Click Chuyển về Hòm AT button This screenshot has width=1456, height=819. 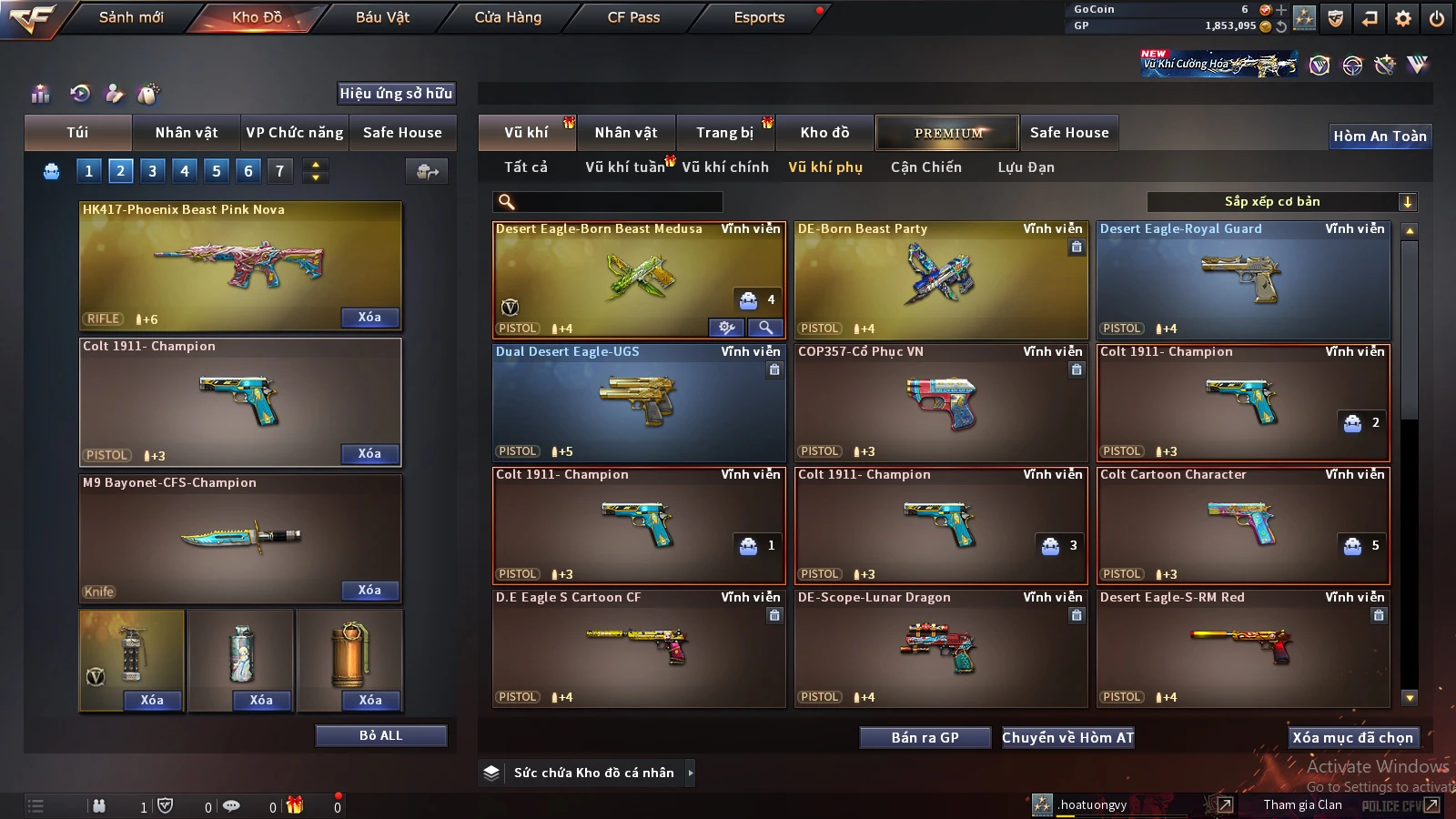(x=1068, y=738)
